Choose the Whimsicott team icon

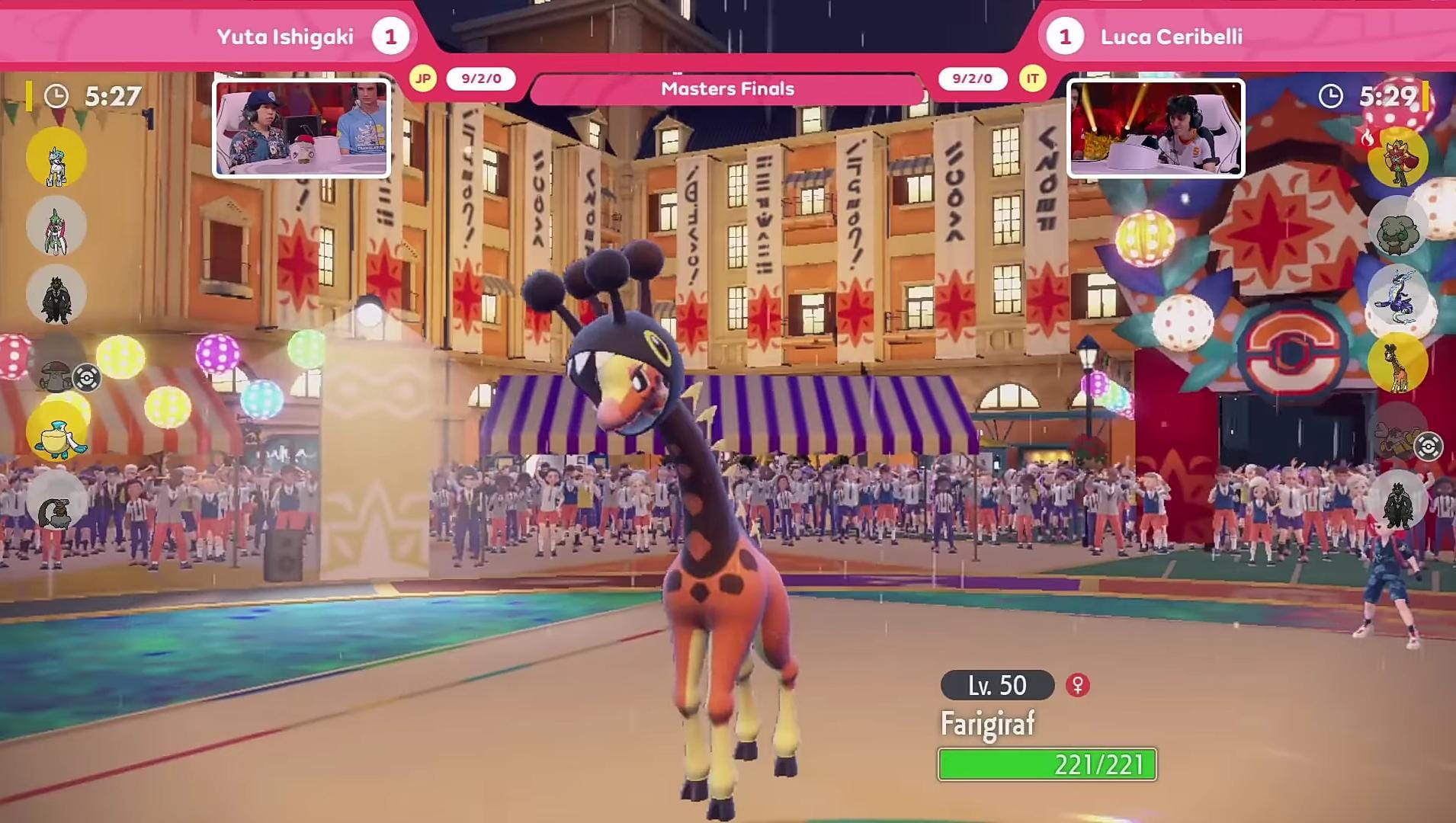(1397, 226)
